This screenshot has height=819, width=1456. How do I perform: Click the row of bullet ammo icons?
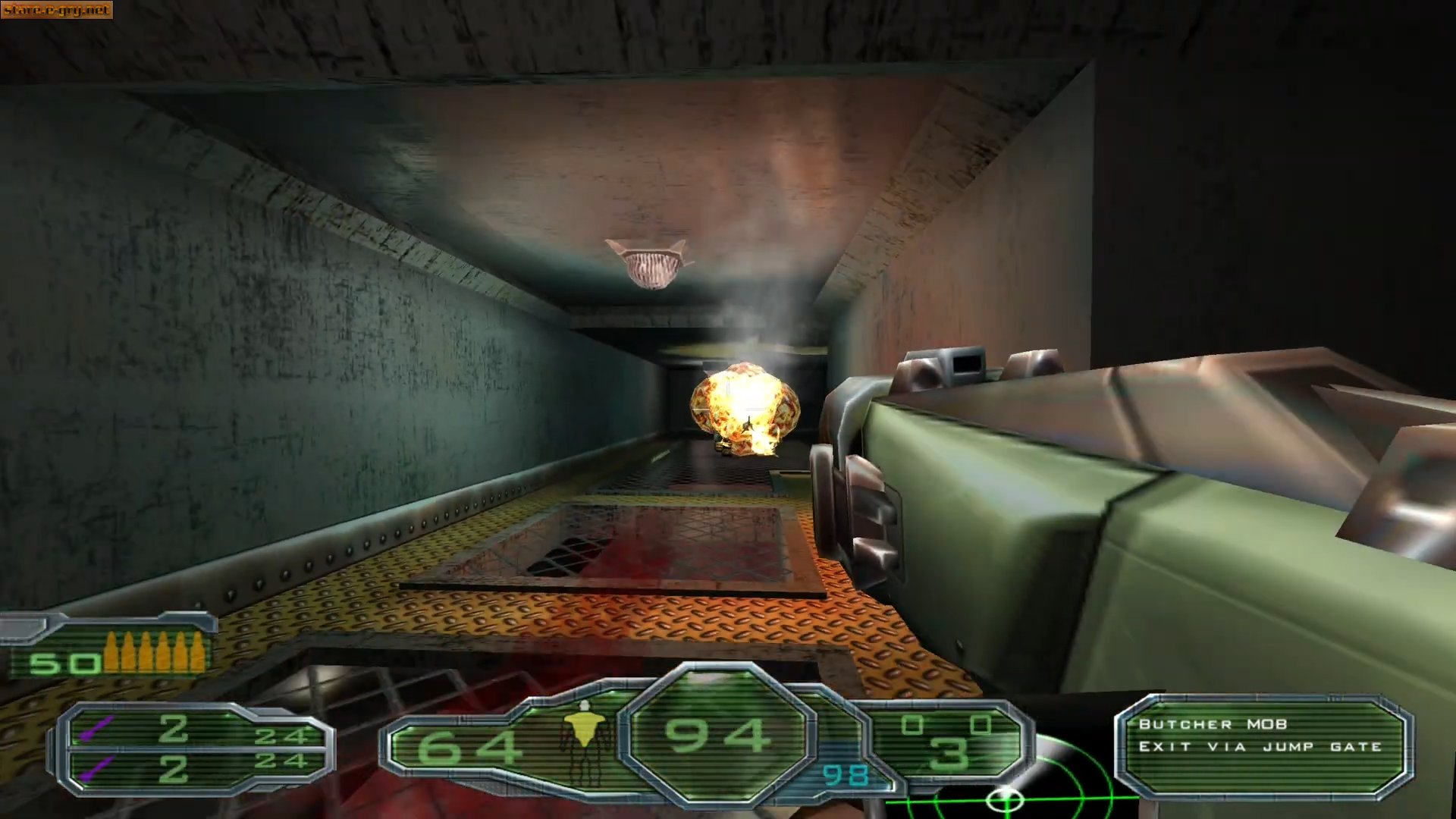tap(155, 652)
